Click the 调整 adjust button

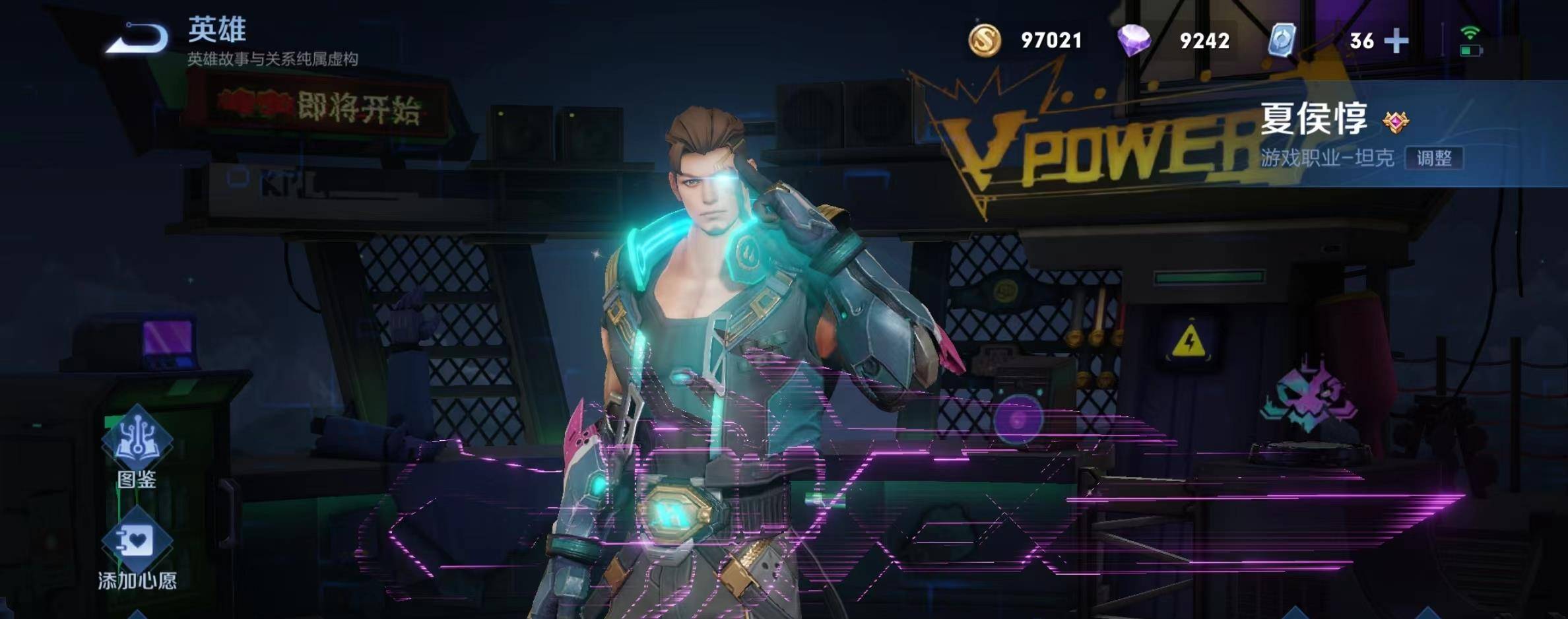(1433, 158)
